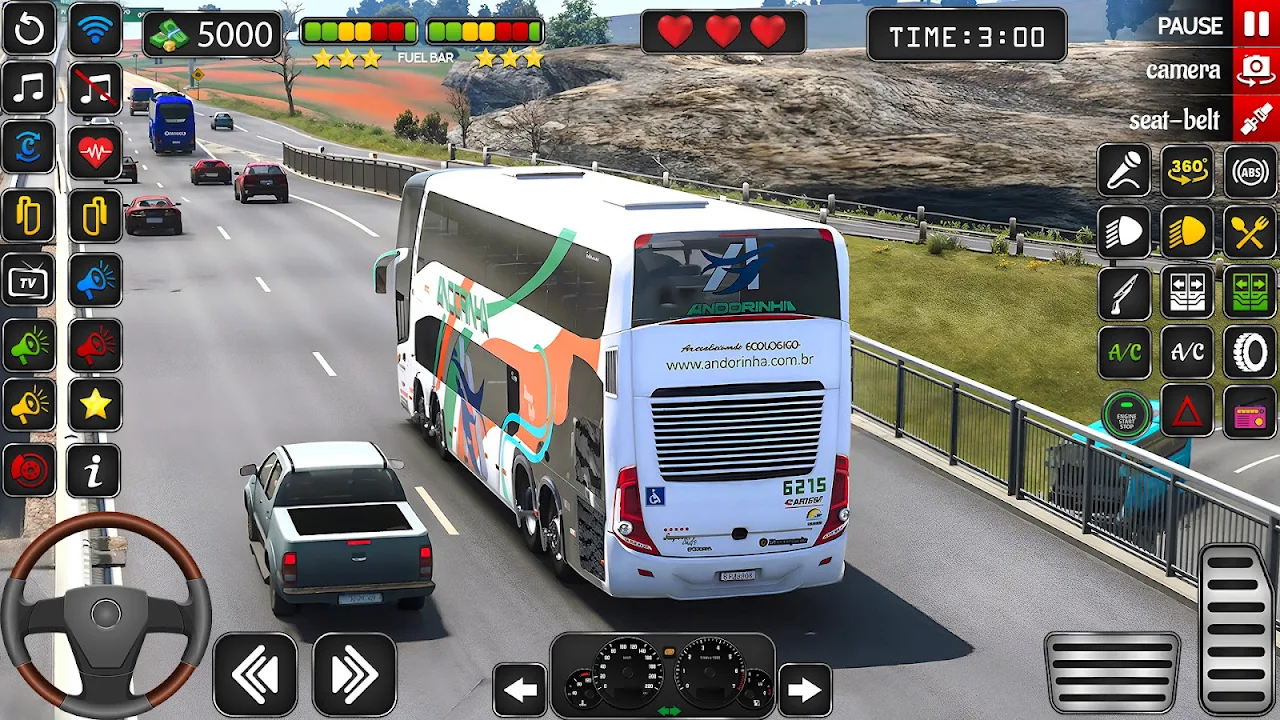Image resolution: width=1280 pixels, height=720 pixels.
Task: Activate the microphone icon
Action: [x=1124, y=171]
